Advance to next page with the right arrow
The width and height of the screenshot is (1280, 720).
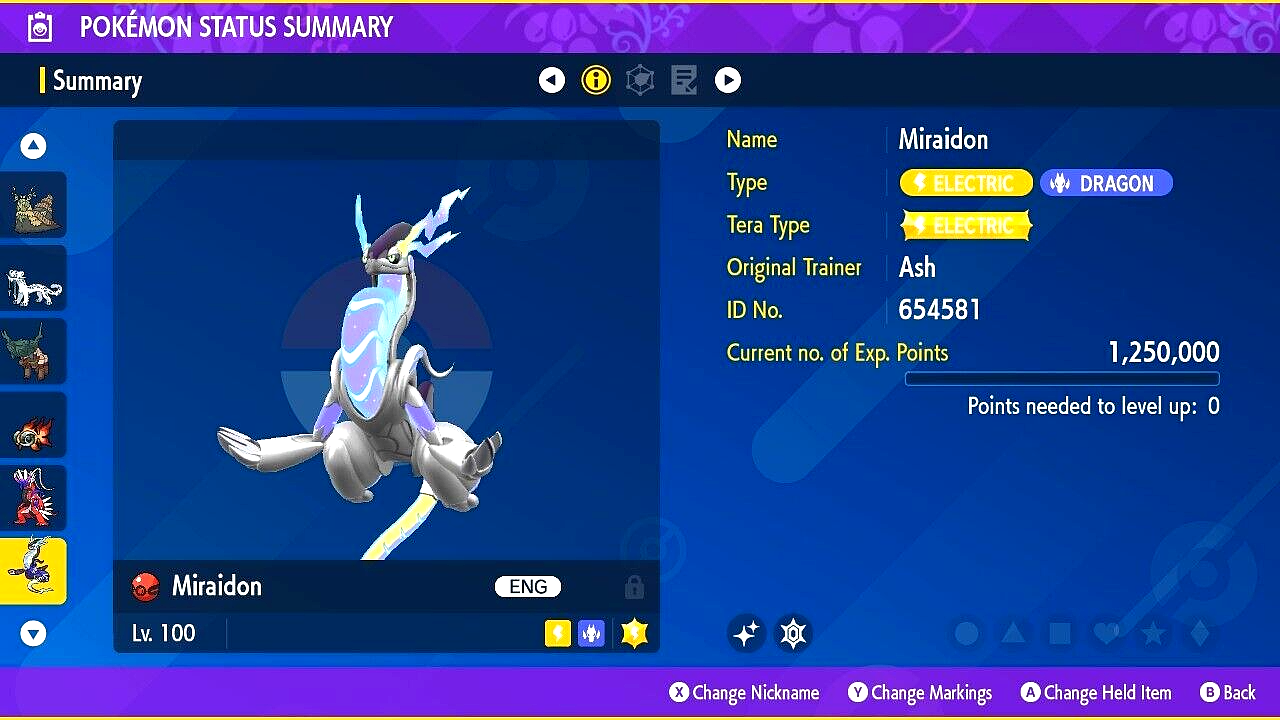[728, 79]
